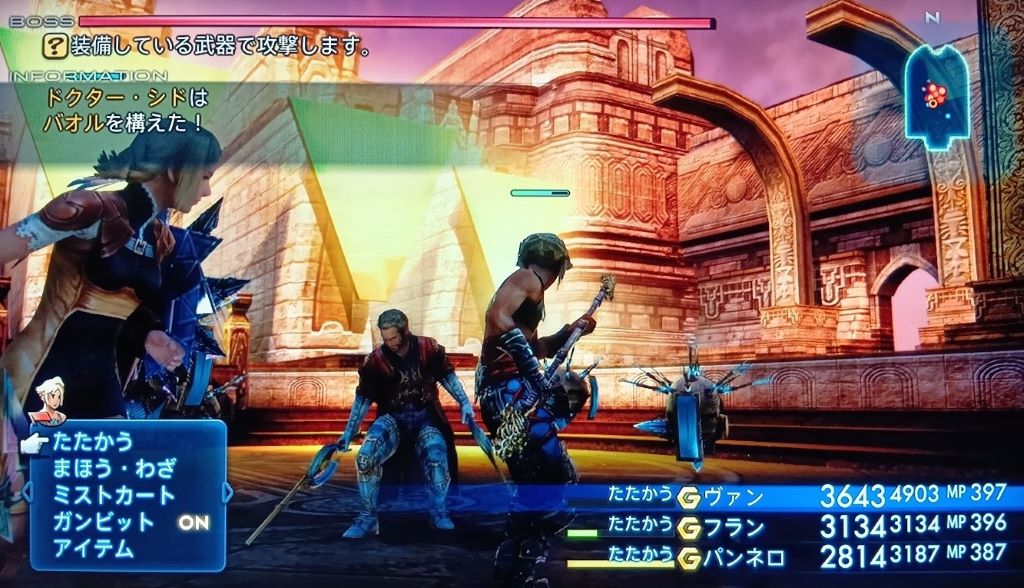
Task: Click the left arrow on the command menu
Action: click(27, 492)
